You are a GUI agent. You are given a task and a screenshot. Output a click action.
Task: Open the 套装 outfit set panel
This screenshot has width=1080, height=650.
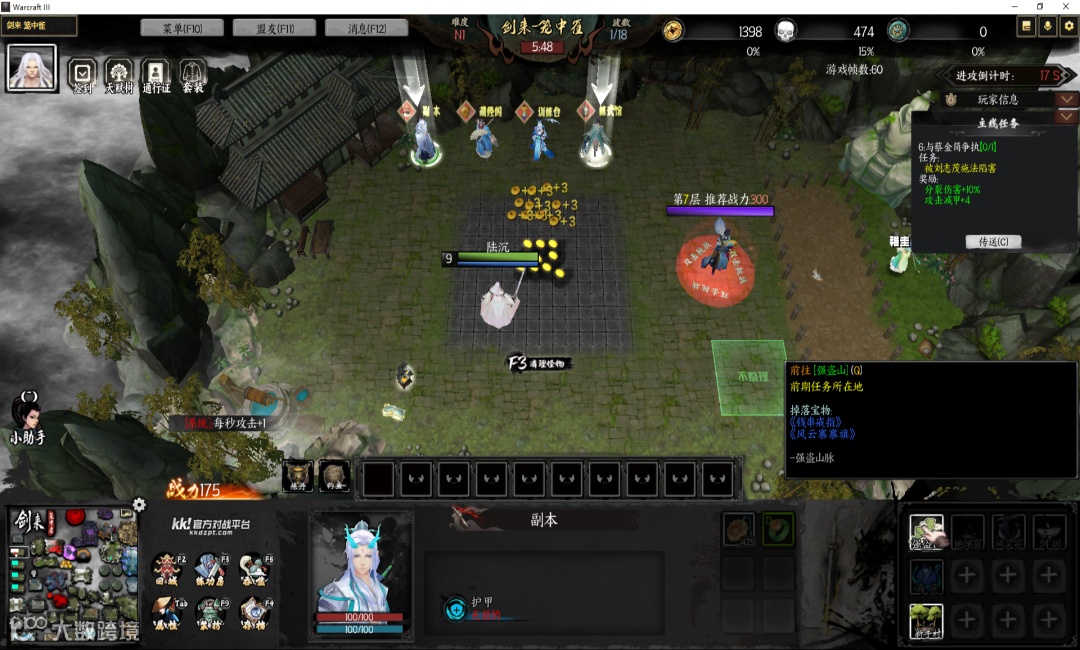(x=192, y=73)
